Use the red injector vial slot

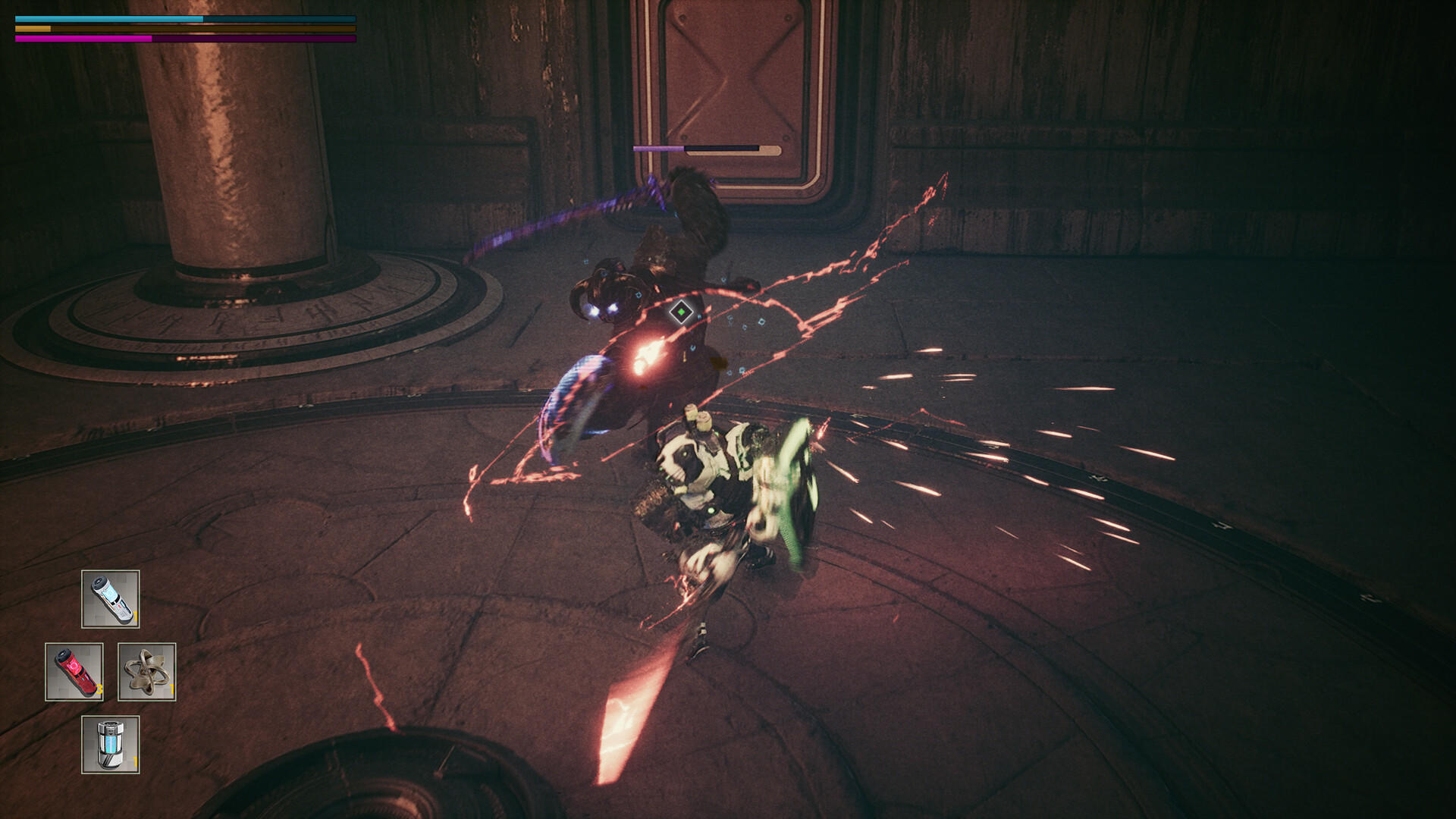(x=74, y=672)
